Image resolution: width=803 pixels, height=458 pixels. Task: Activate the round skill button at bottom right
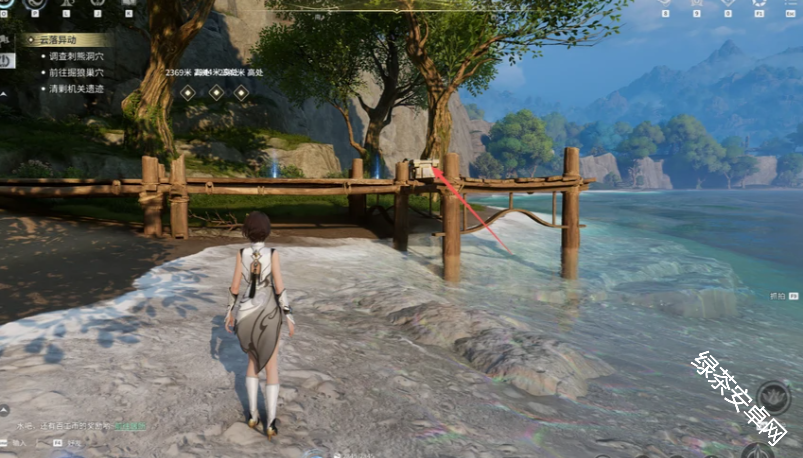click(772, 397)
